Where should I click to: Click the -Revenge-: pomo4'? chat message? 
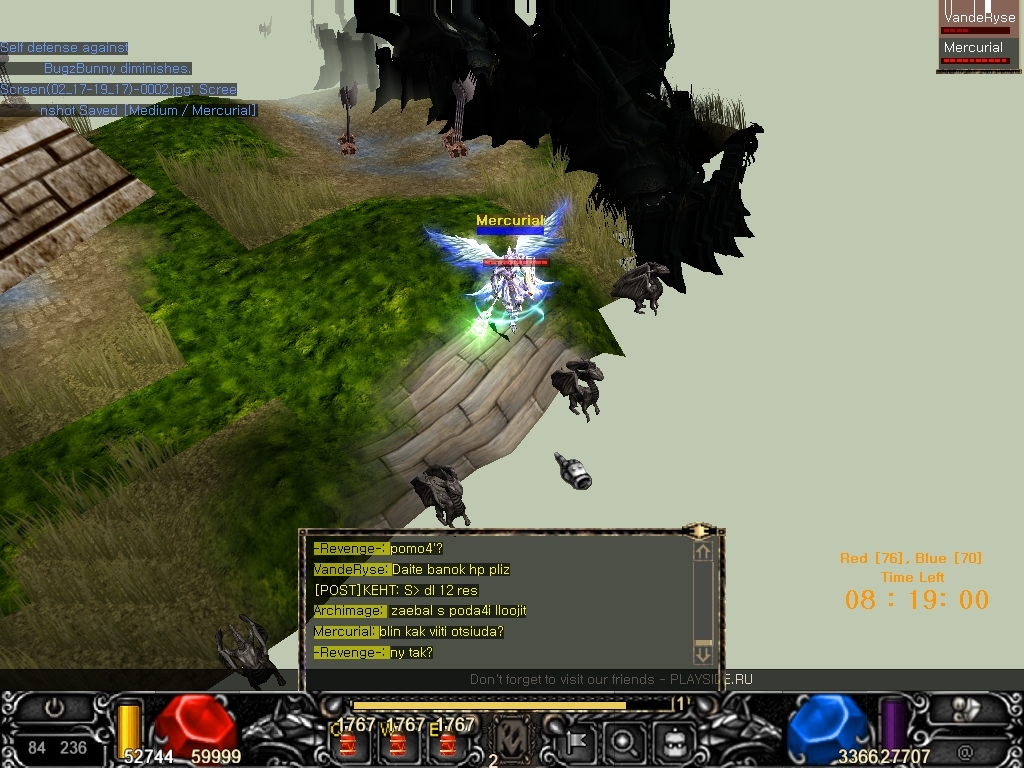(378, 549)
